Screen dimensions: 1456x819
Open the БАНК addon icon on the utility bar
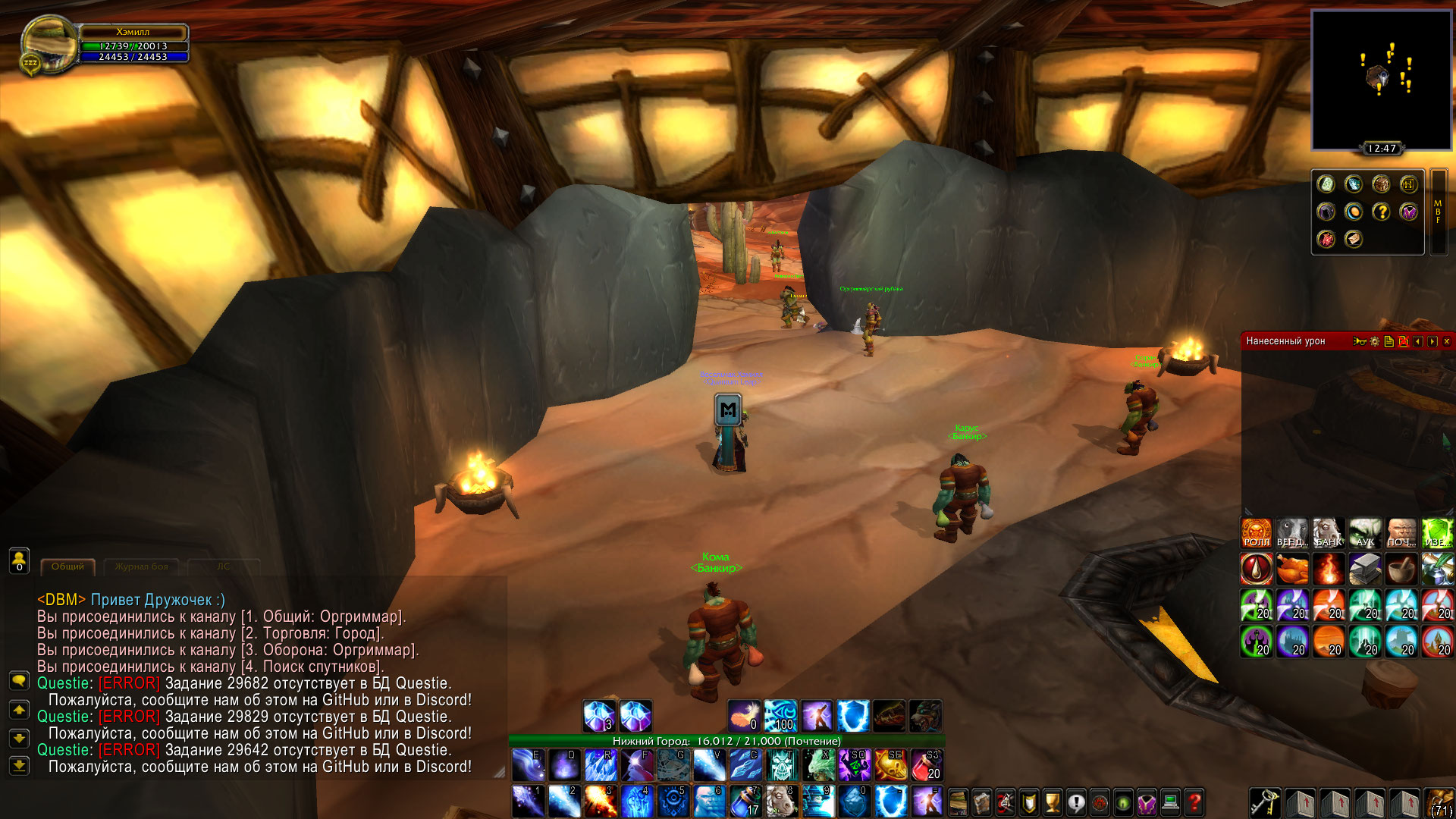coord(1328,533)
